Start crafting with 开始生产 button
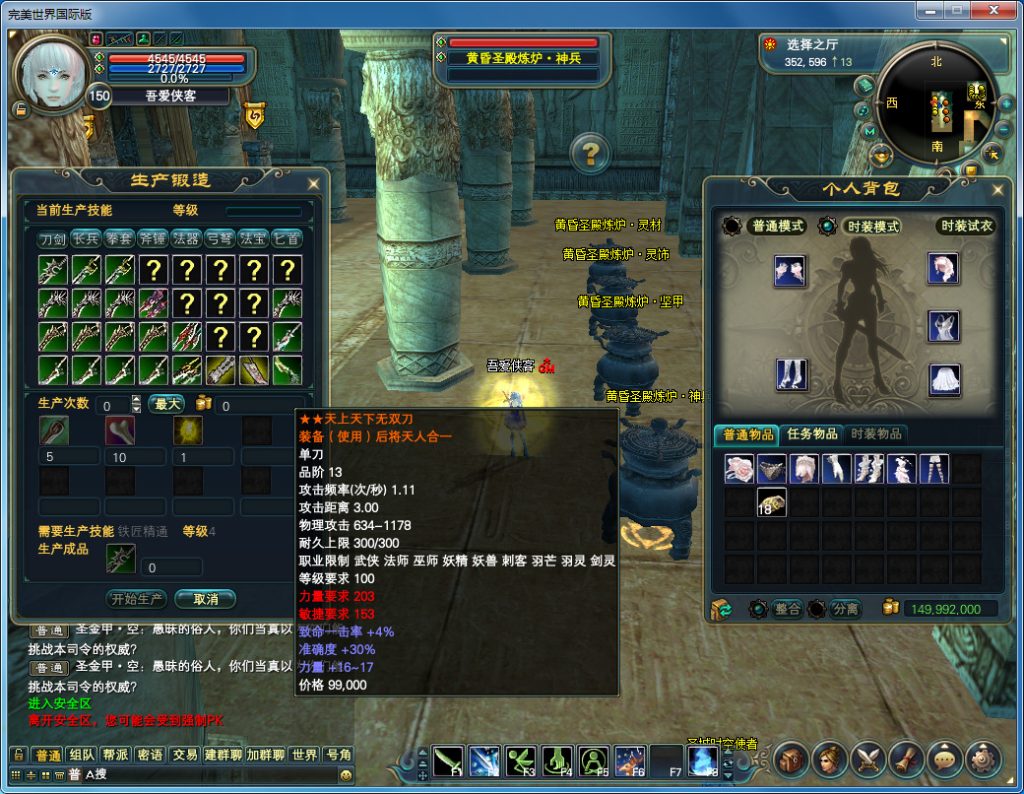Viewport: 1024px width, 794px height. [x=136, y=599]
